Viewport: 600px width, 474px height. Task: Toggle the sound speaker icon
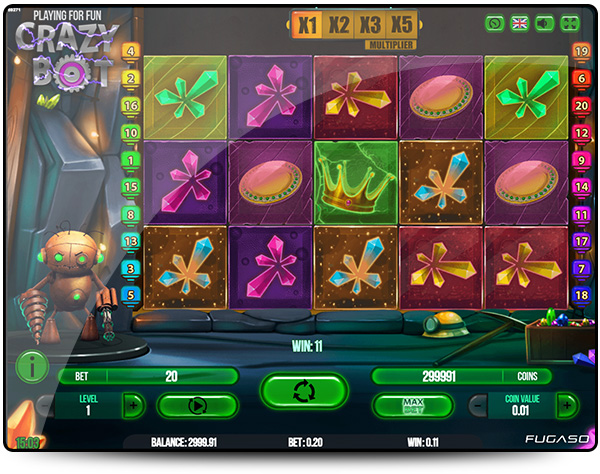tap(546, 23)
